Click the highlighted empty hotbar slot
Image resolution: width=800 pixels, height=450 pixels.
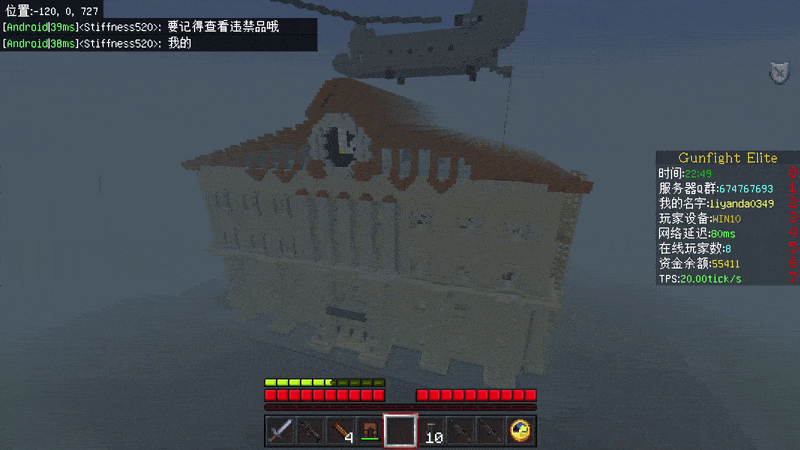pos(400,431)
